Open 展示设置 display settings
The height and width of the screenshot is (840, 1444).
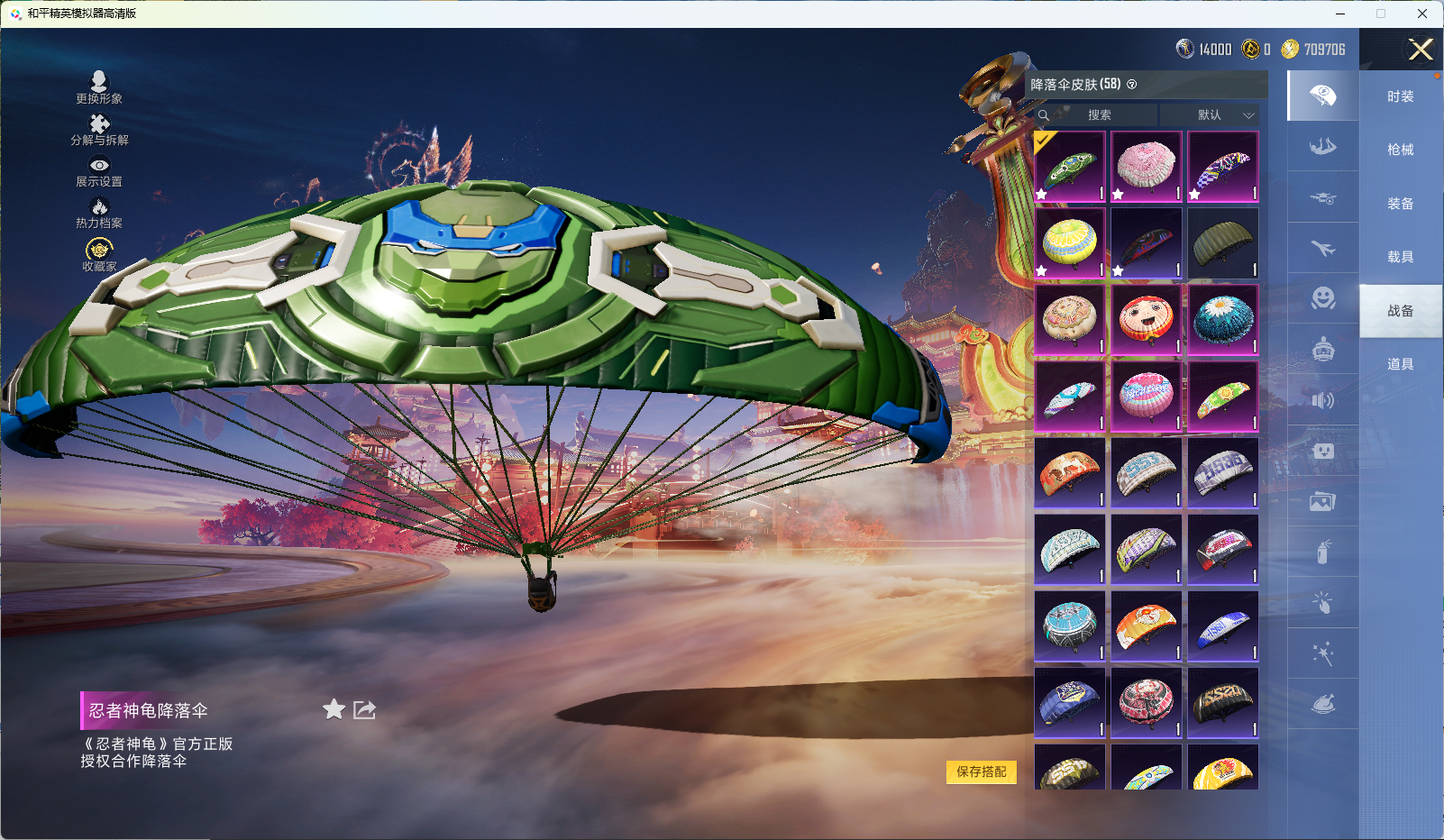pos(99,171)
